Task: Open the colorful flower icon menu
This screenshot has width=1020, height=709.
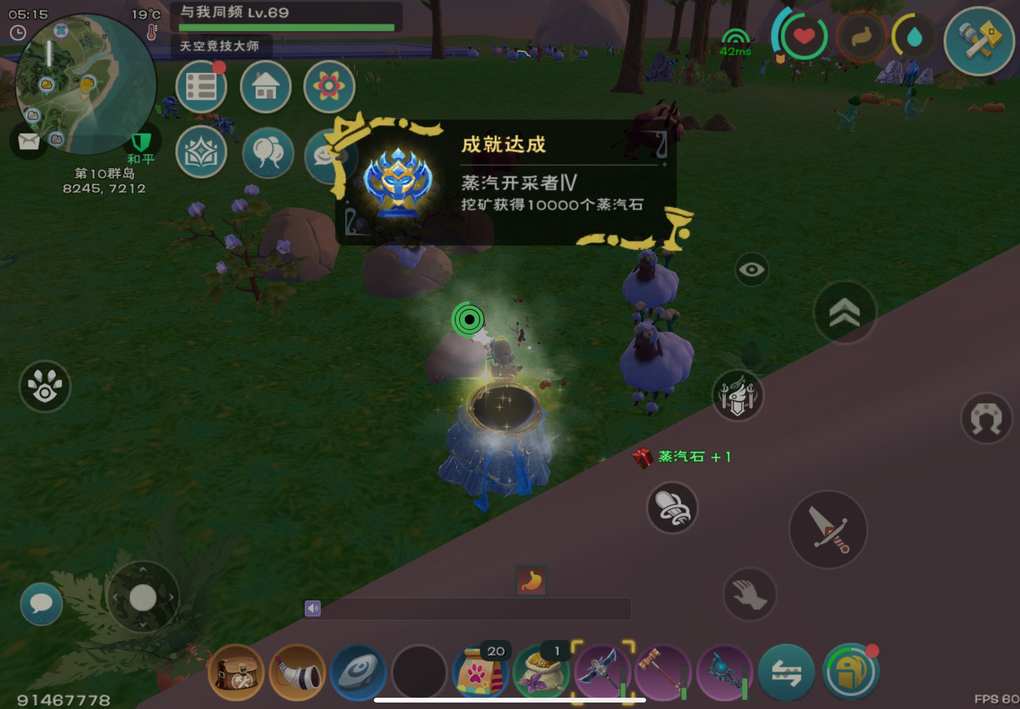Action: (329, 87)
